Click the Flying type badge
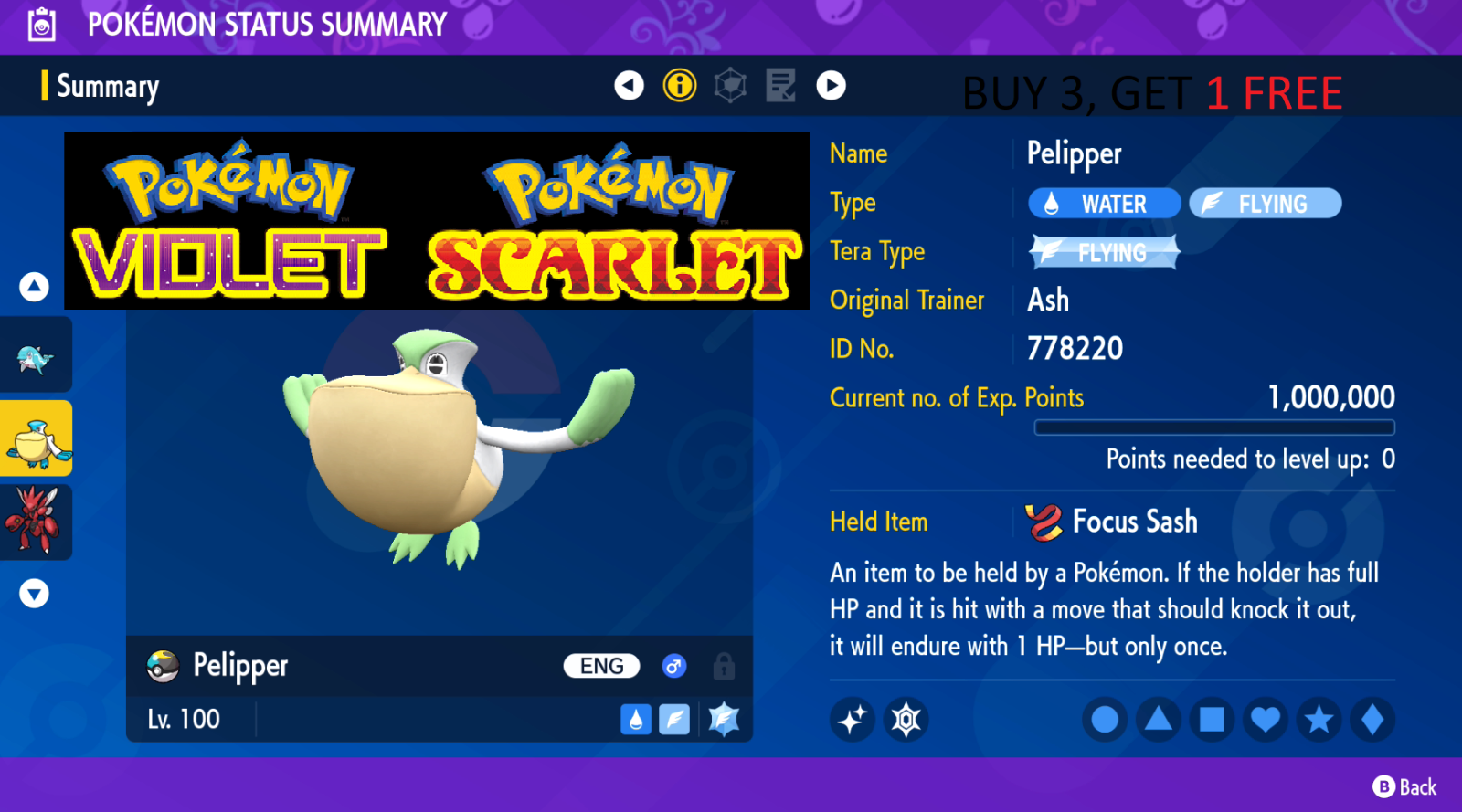 coord(1265,203)
